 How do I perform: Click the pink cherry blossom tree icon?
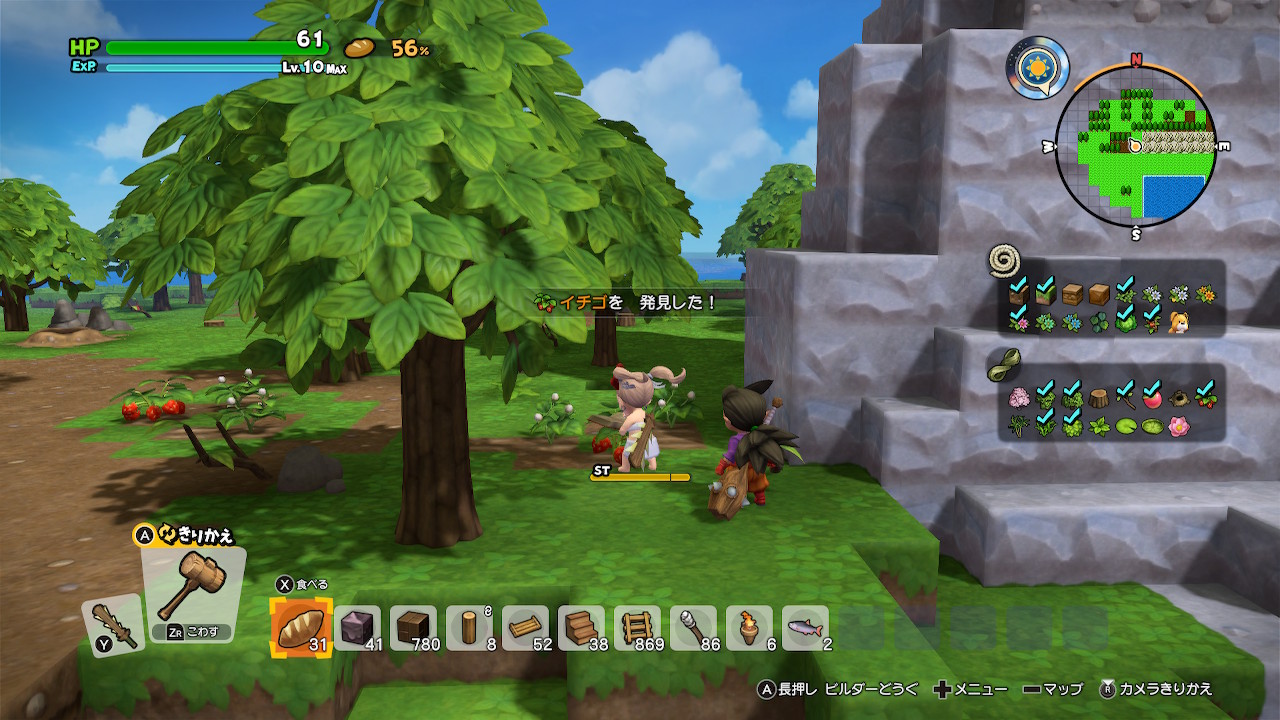coord(1019,398)
